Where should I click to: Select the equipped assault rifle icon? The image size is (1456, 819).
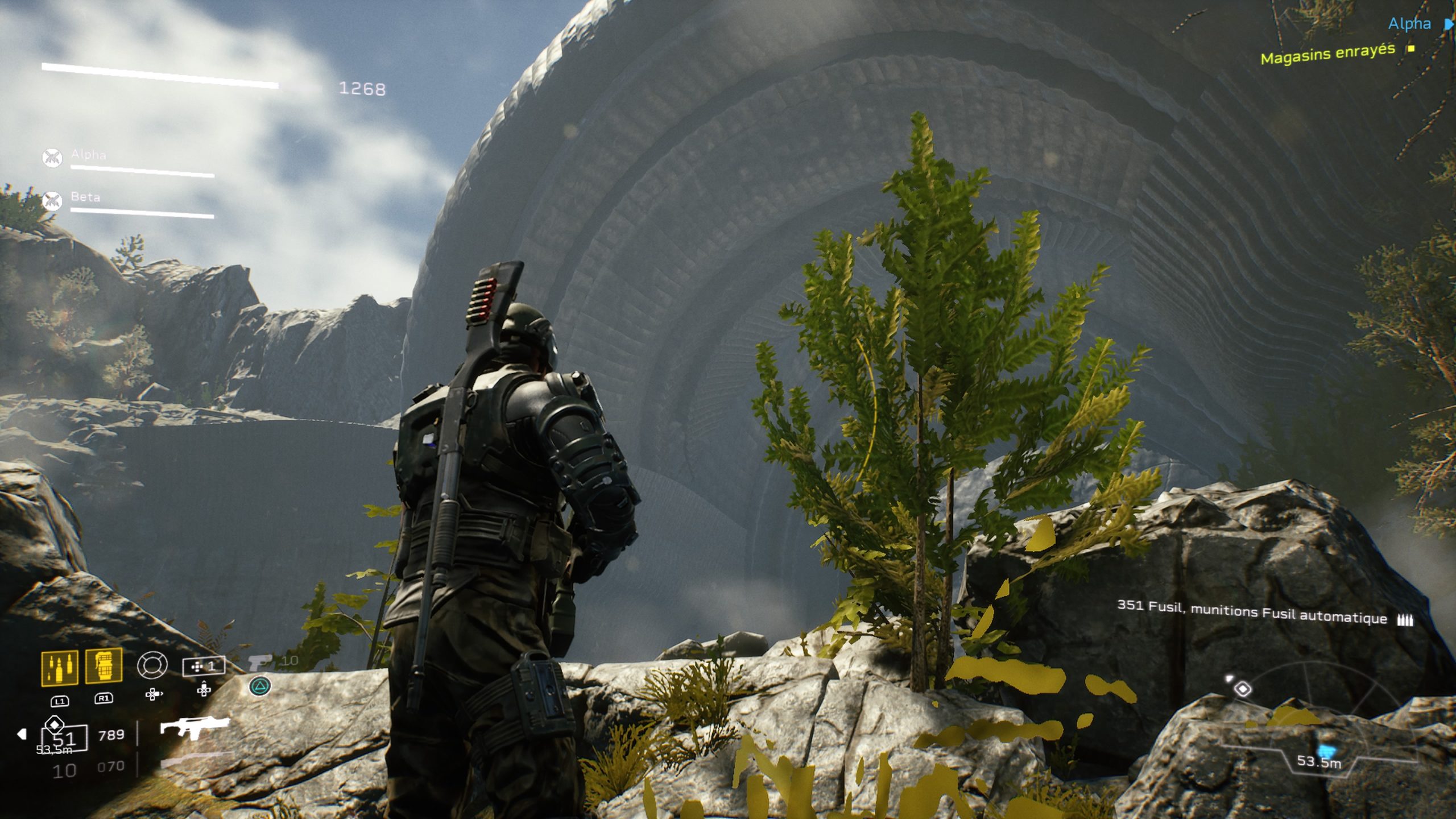pyautogui.click(x=194, y=727)
